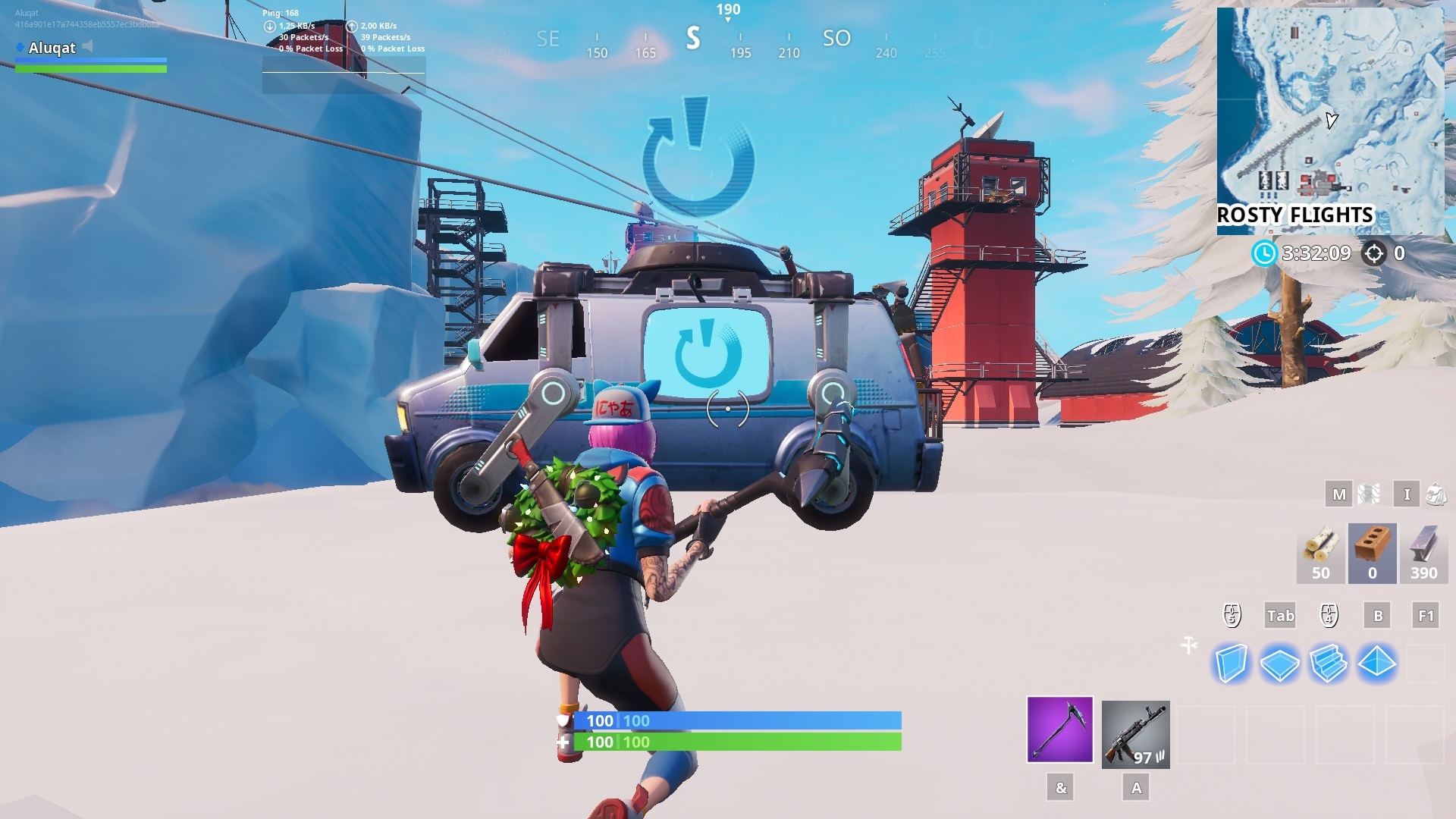Image resolution: width=1456 pixels, height=819 pixels.
Task: Click the B keybind box
Action: pyautogui.click(x=1376, y=616)
